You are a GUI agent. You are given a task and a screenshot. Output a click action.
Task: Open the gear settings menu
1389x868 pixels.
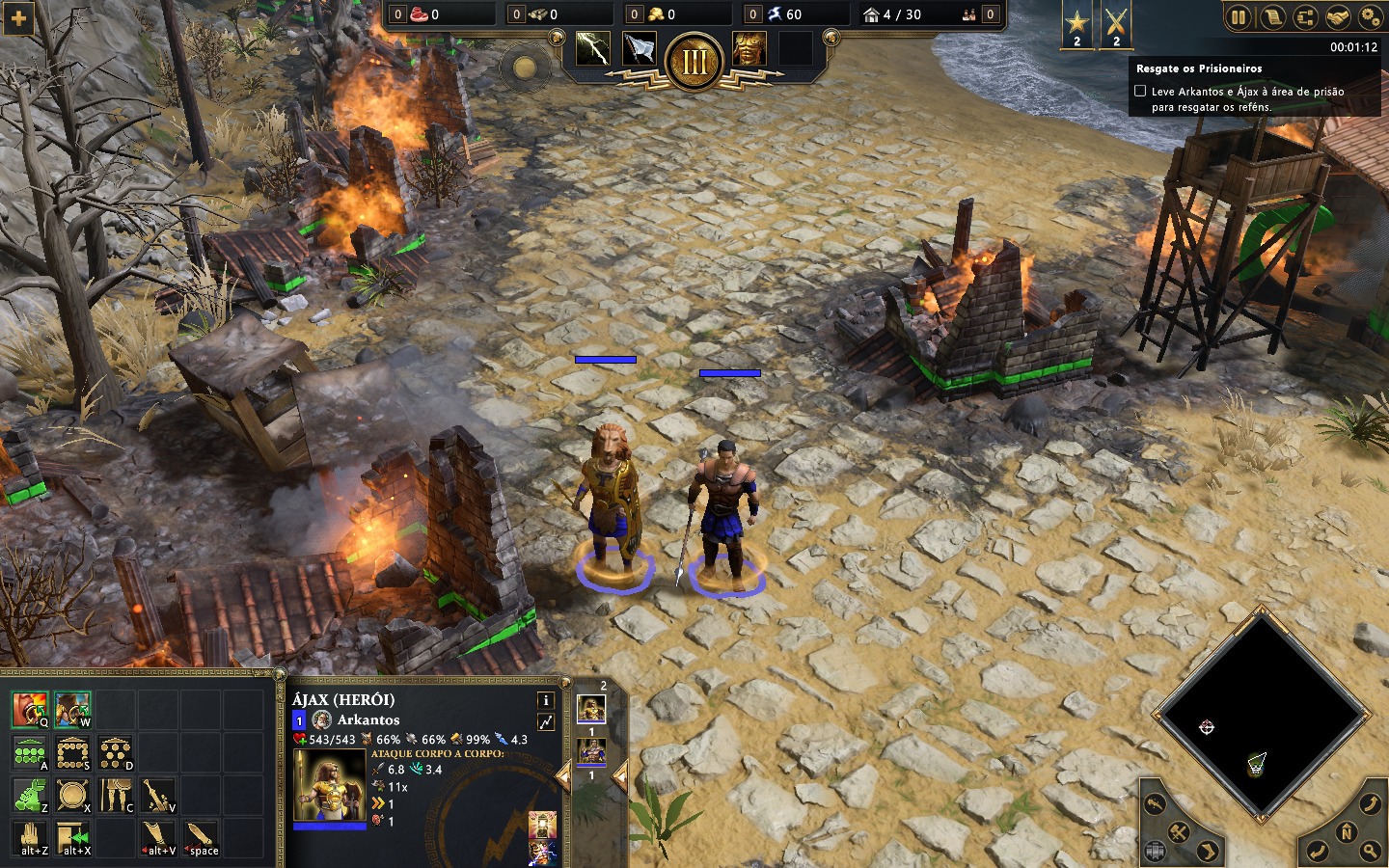click(x=1370, y=16)
